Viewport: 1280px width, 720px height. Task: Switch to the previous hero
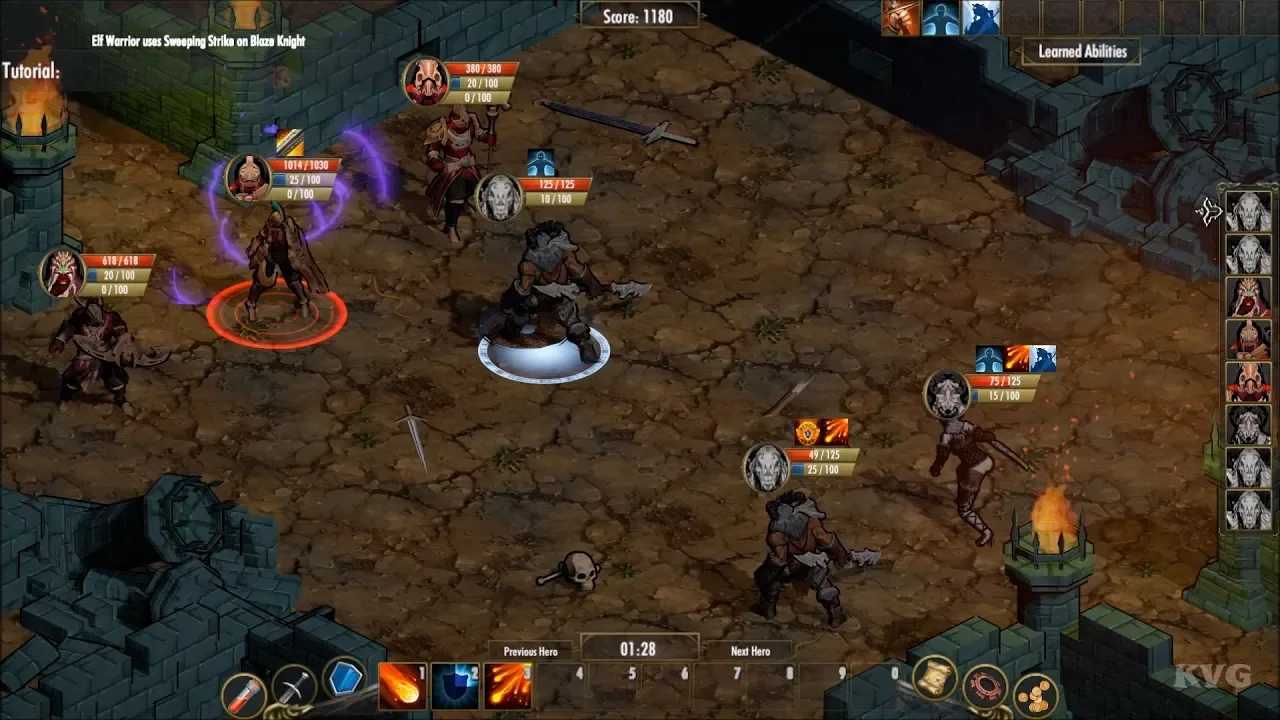pos(530,651)
